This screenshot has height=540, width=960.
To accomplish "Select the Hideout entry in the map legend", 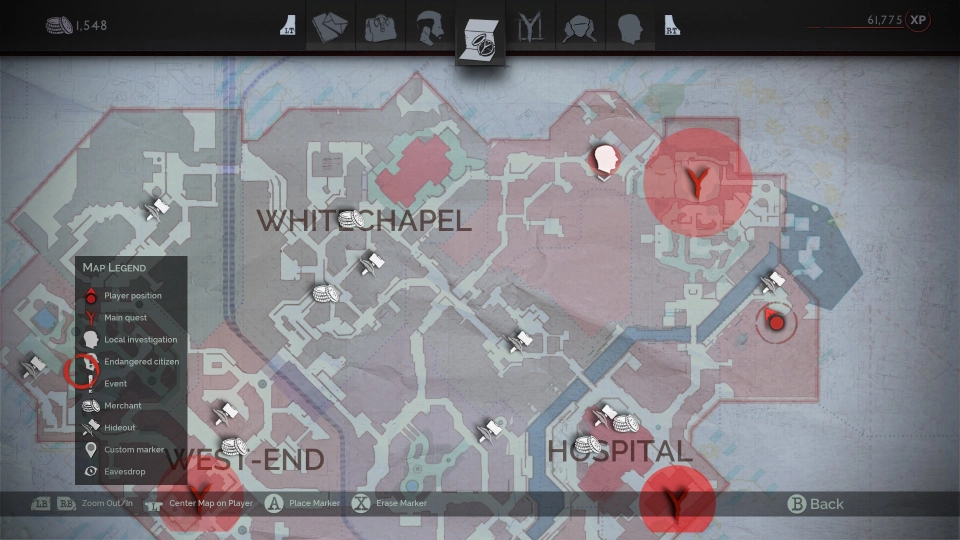I will 119,428.
